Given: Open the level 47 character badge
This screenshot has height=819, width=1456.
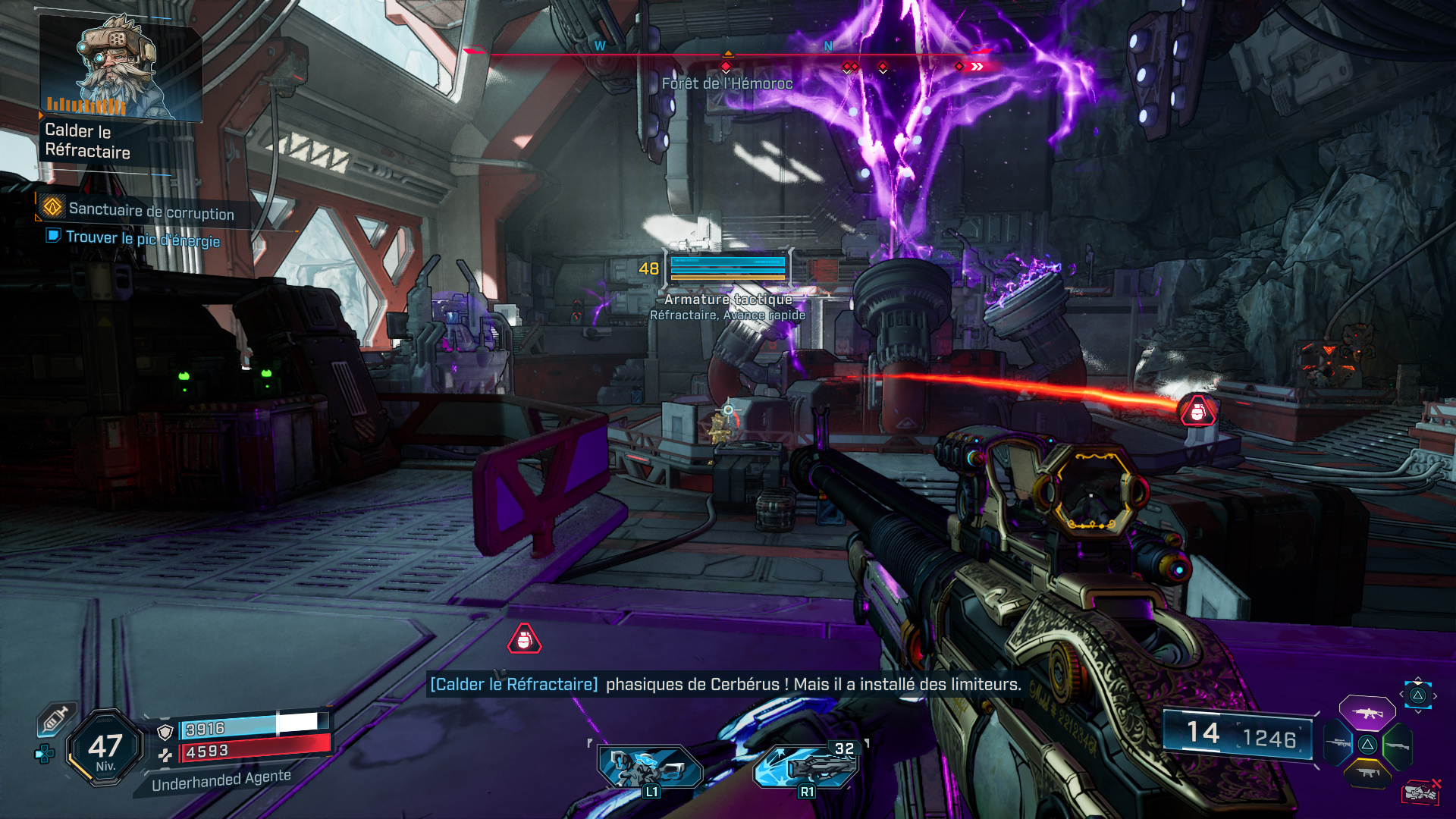Looking at the screenshot, I should point(105,748).
